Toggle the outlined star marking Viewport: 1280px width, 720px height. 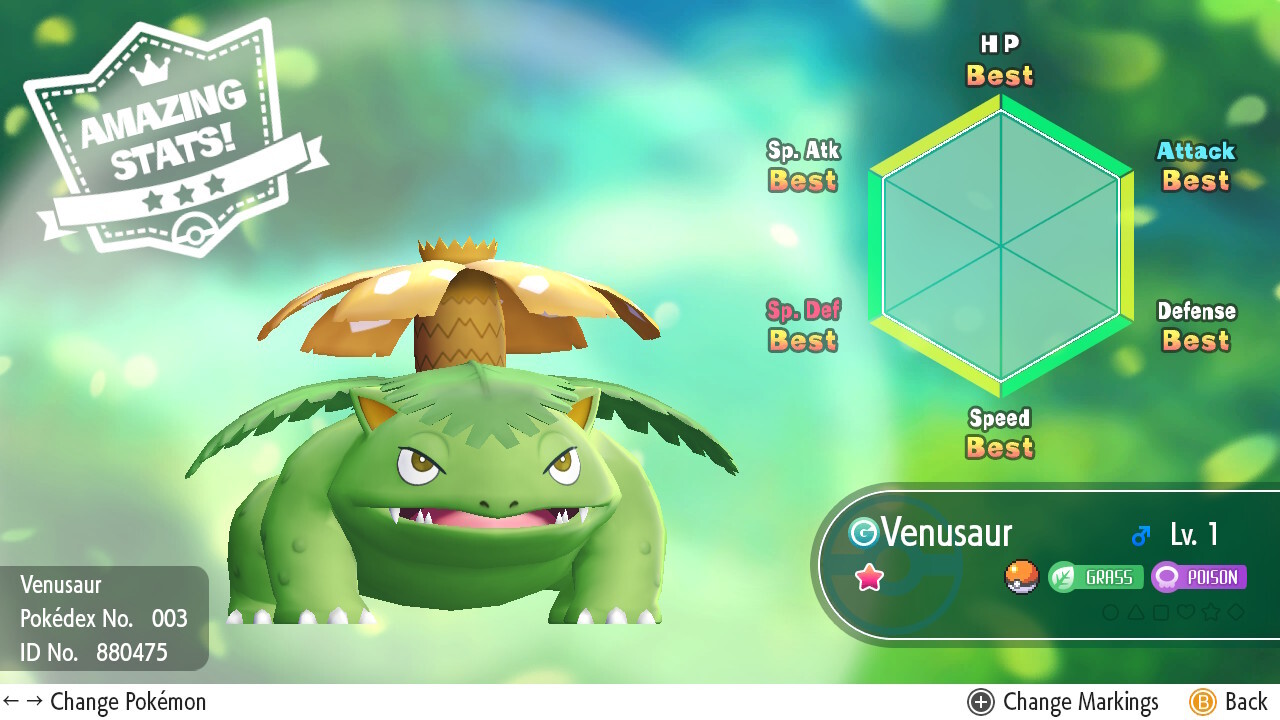click(1211, 612)
